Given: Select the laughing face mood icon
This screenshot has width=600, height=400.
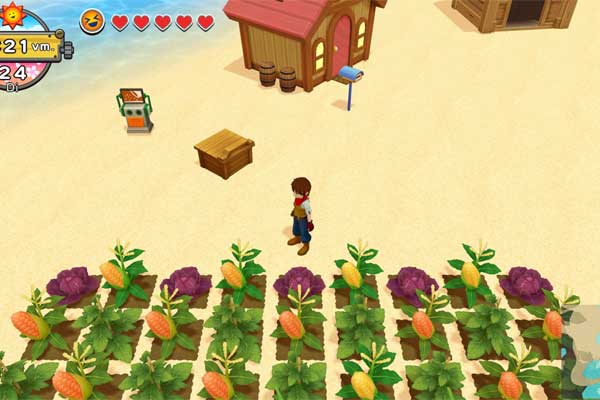Looking at the screenshot, I should tap(92, 21).
